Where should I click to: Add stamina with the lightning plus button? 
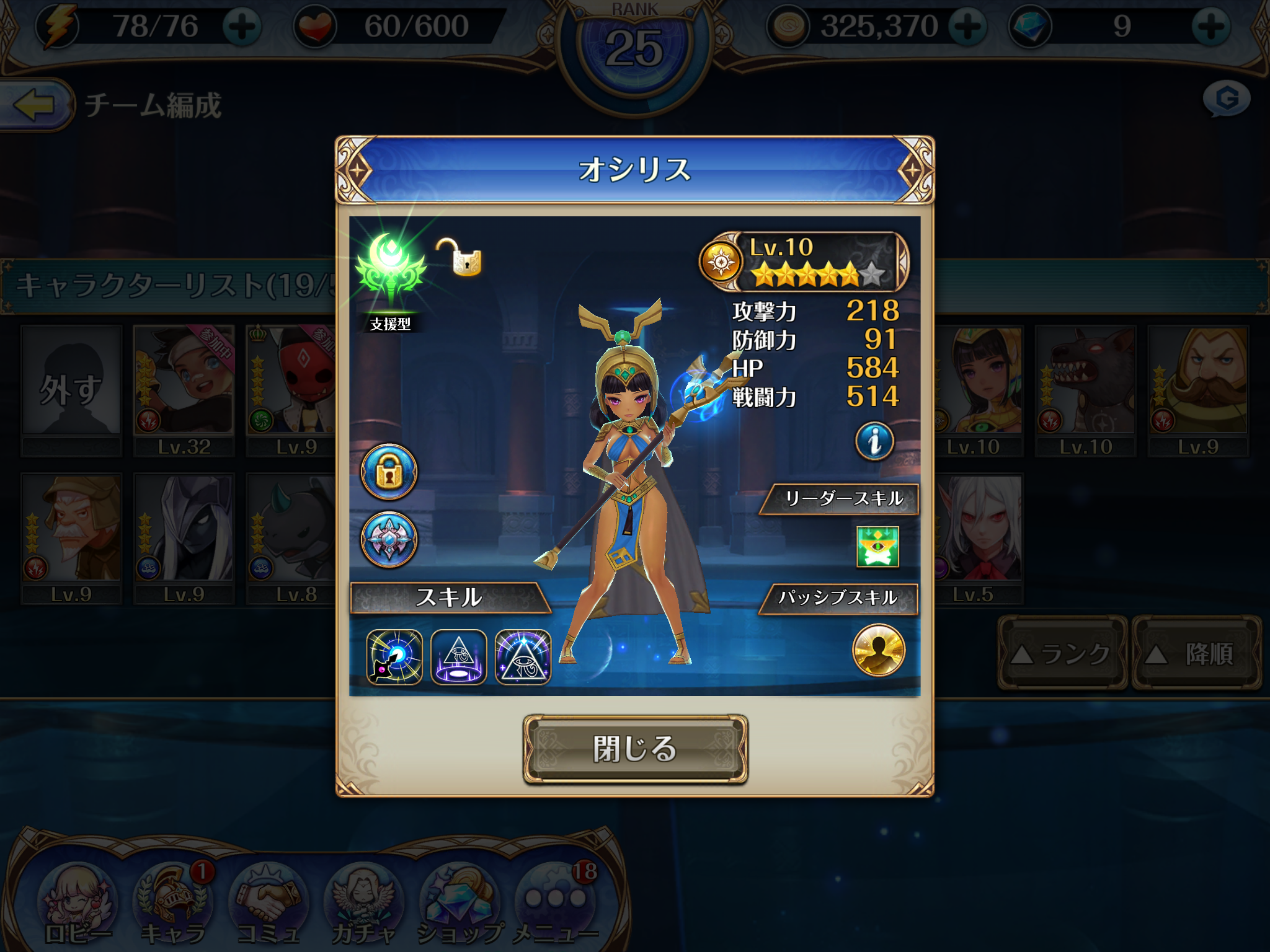(242, 27)
